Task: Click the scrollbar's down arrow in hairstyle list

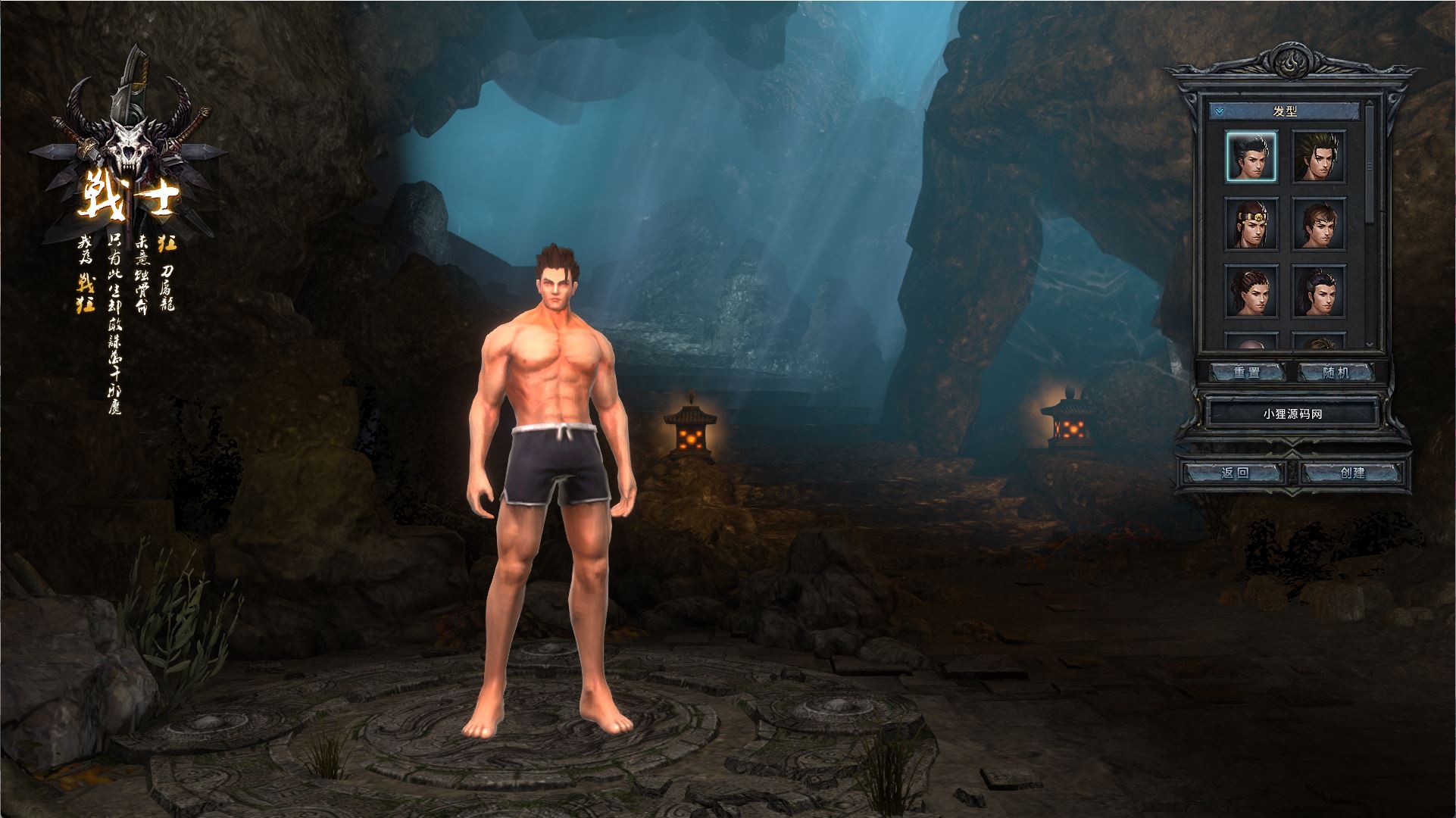Action: (1369, 344)
